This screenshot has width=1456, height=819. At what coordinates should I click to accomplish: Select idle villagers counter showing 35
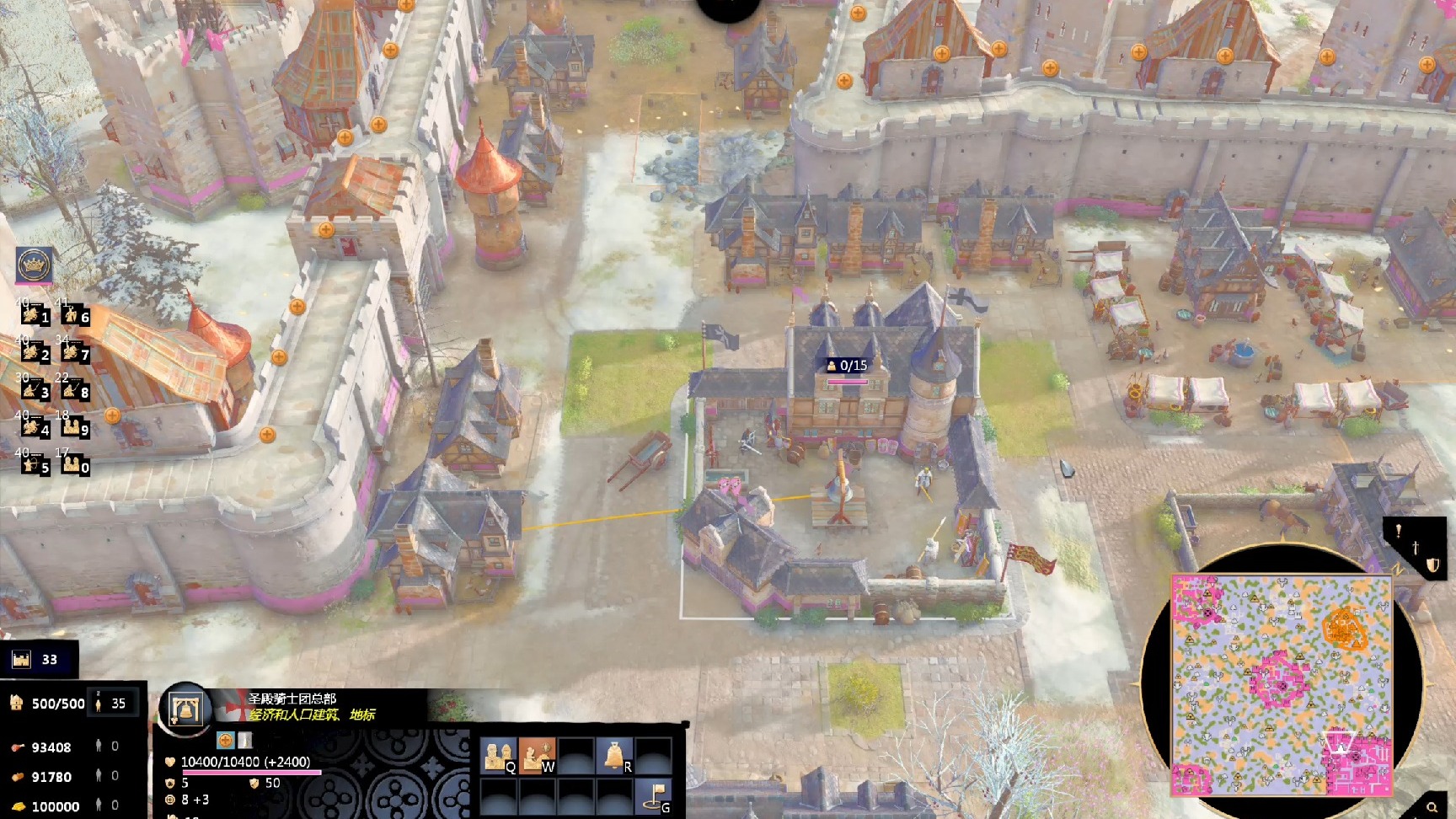click(x=112, y=704)
